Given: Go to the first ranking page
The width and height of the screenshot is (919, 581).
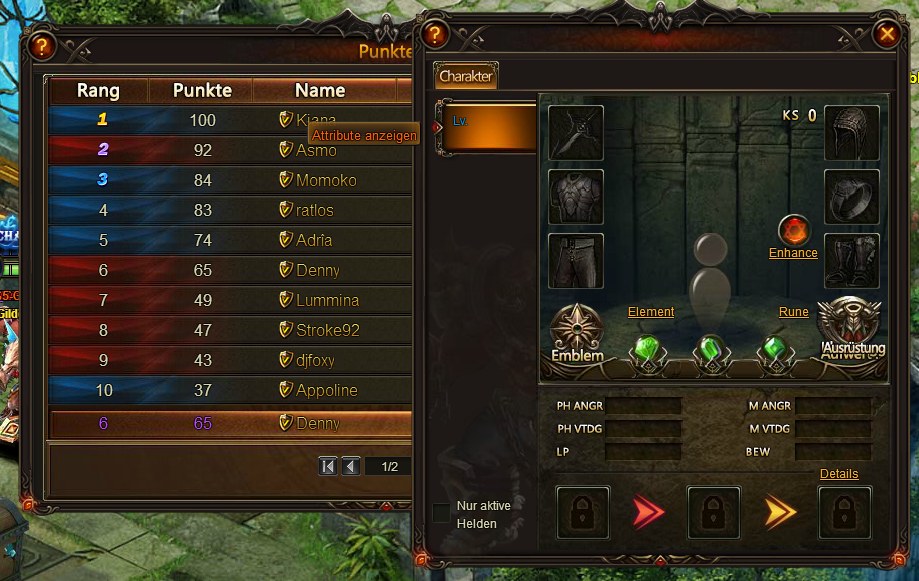Looking at the screenshot, I should pos(328,466).
